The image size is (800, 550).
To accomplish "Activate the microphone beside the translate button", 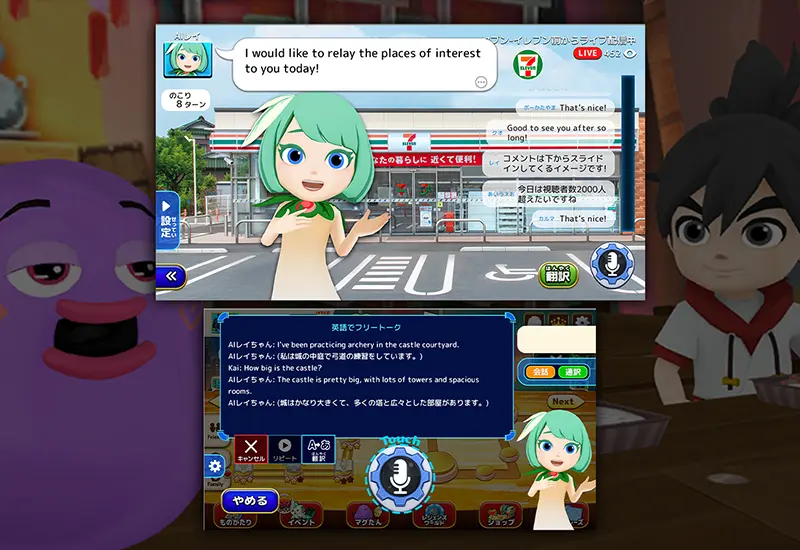I will [610, 264].
